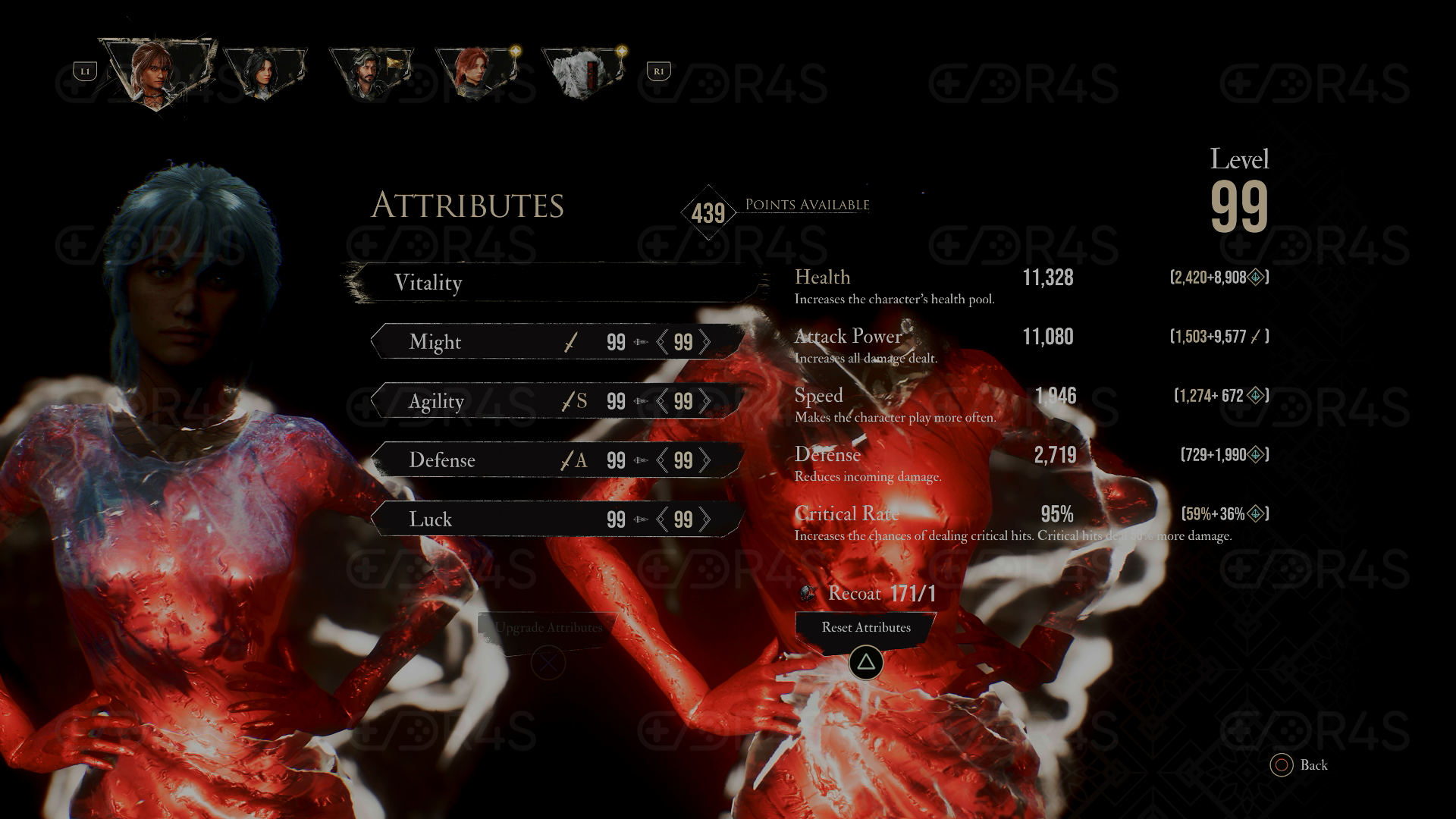Increase Defense with its right arrow
Viewport: 1456px width, 819px height.
705,460
